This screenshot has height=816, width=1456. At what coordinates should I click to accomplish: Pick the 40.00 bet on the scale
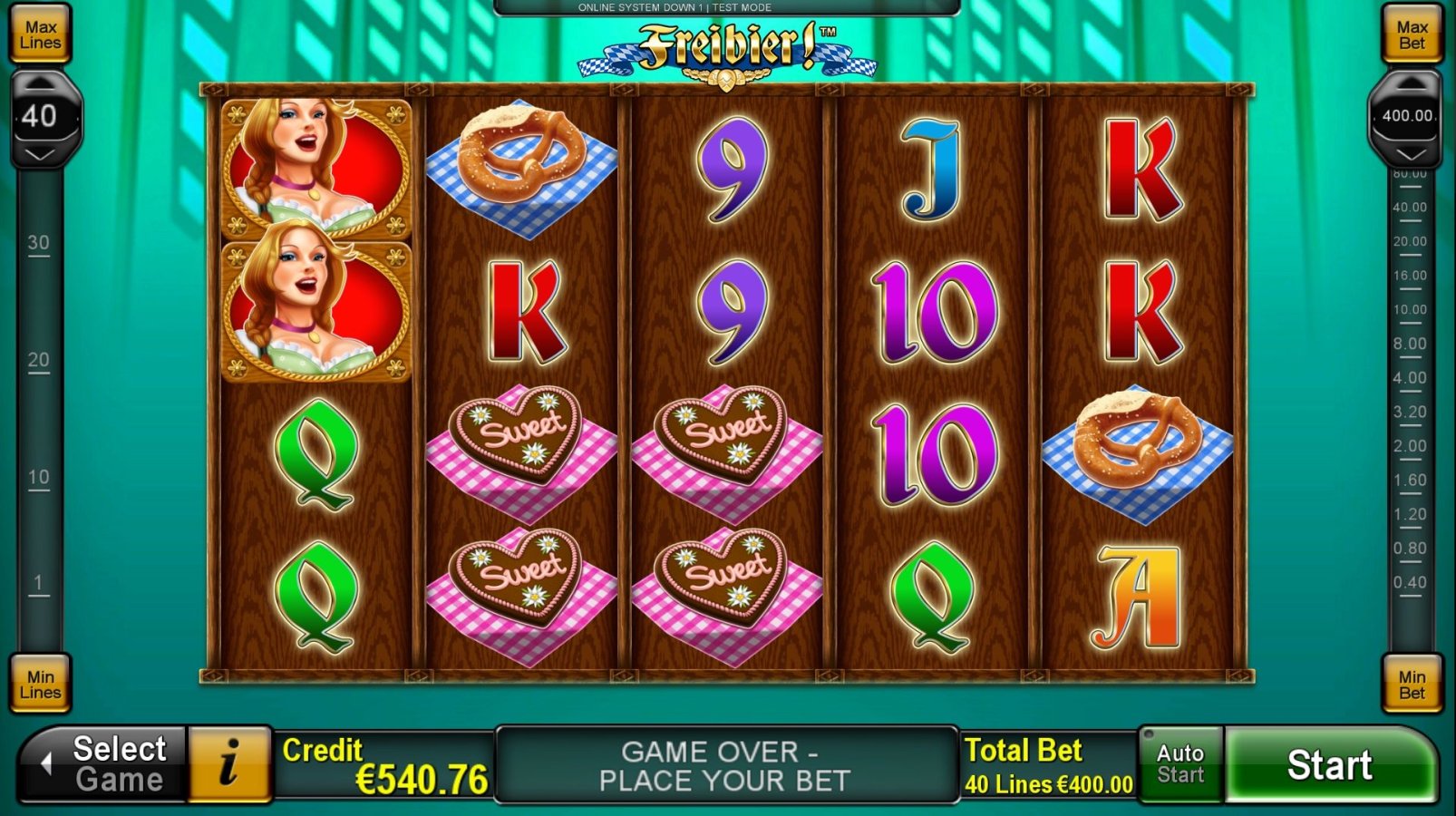[1410, 208]
